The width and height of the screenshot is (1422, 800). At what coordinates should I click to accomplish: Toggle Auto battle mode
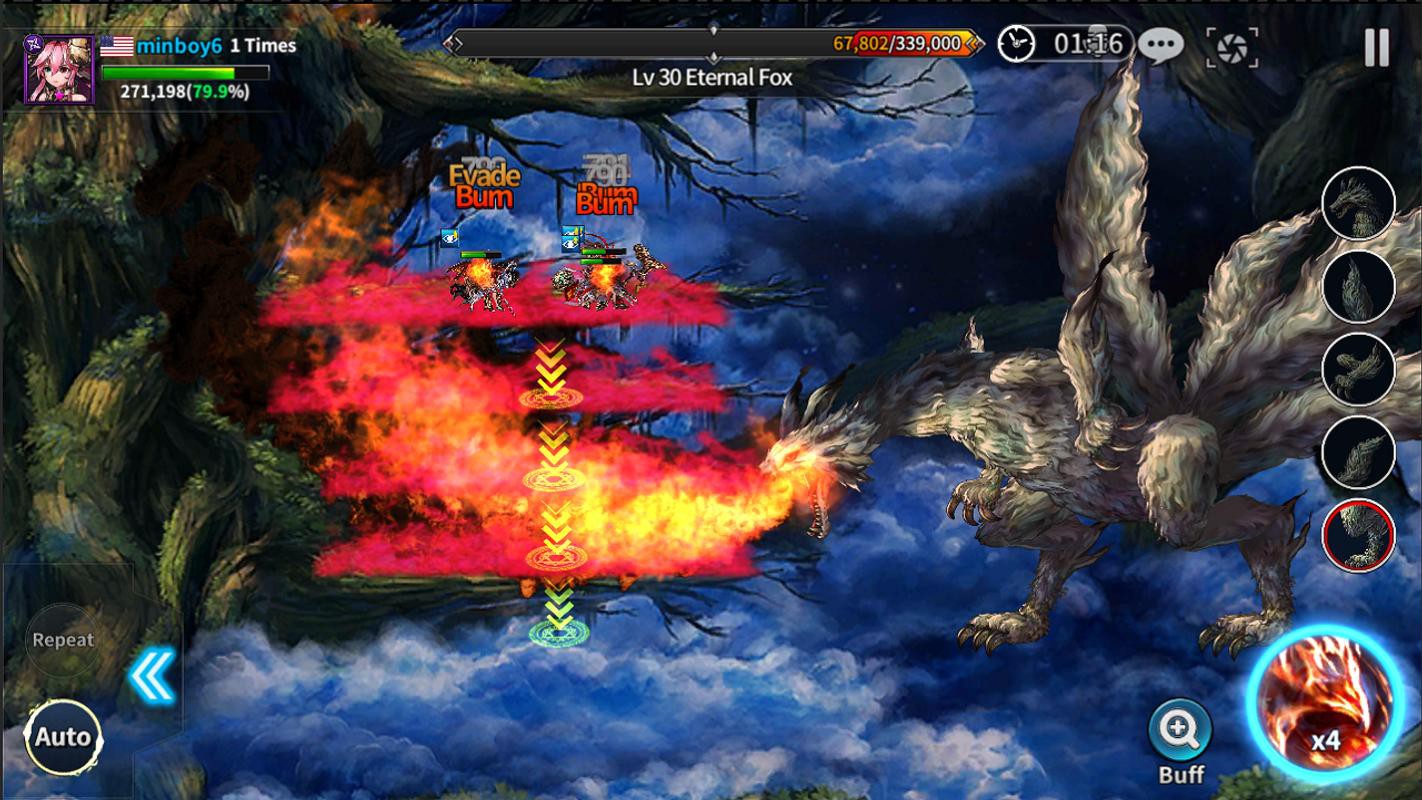point(63,737)
